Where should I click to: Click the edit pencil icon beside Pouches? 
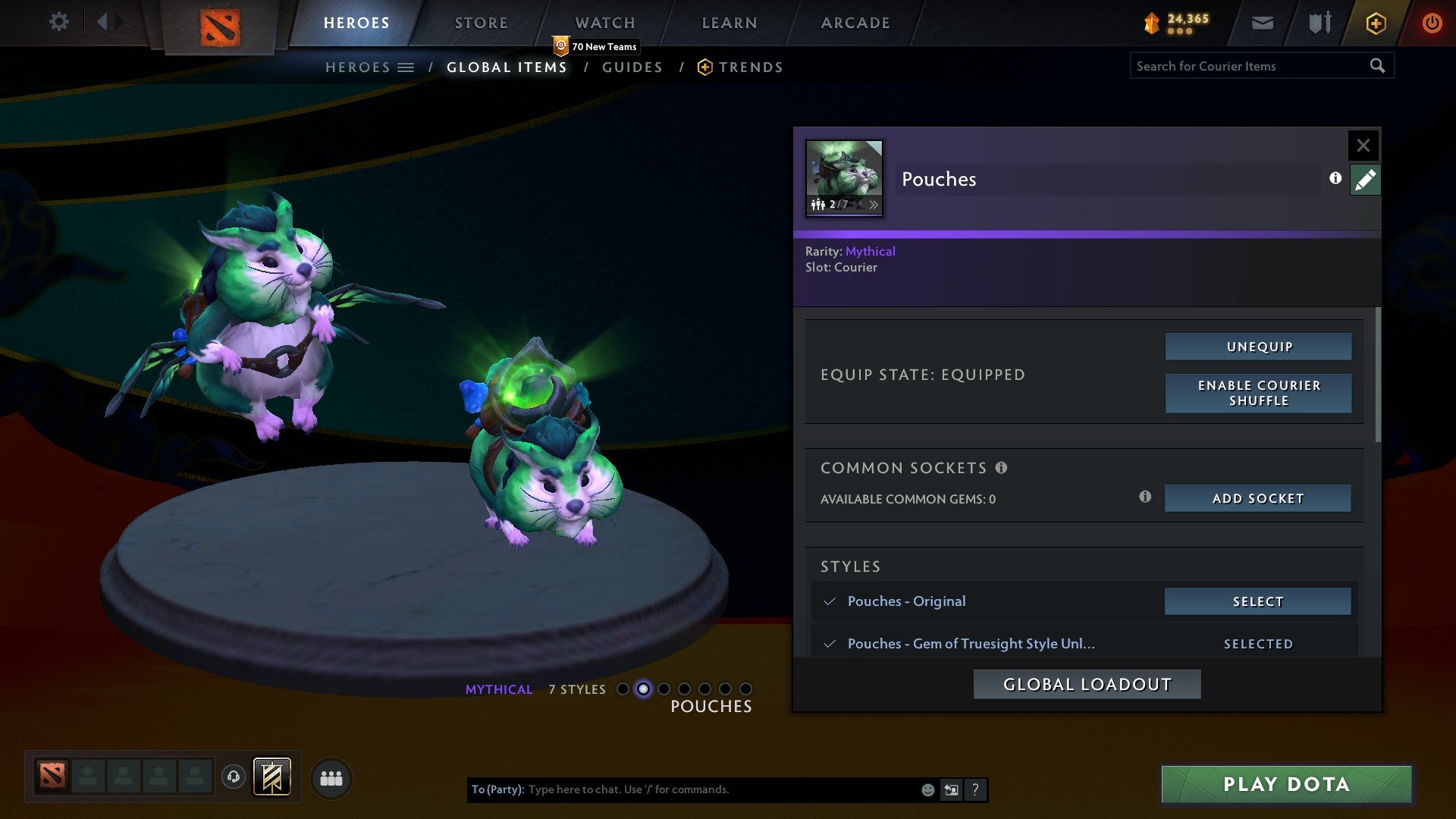[1365, 179]
